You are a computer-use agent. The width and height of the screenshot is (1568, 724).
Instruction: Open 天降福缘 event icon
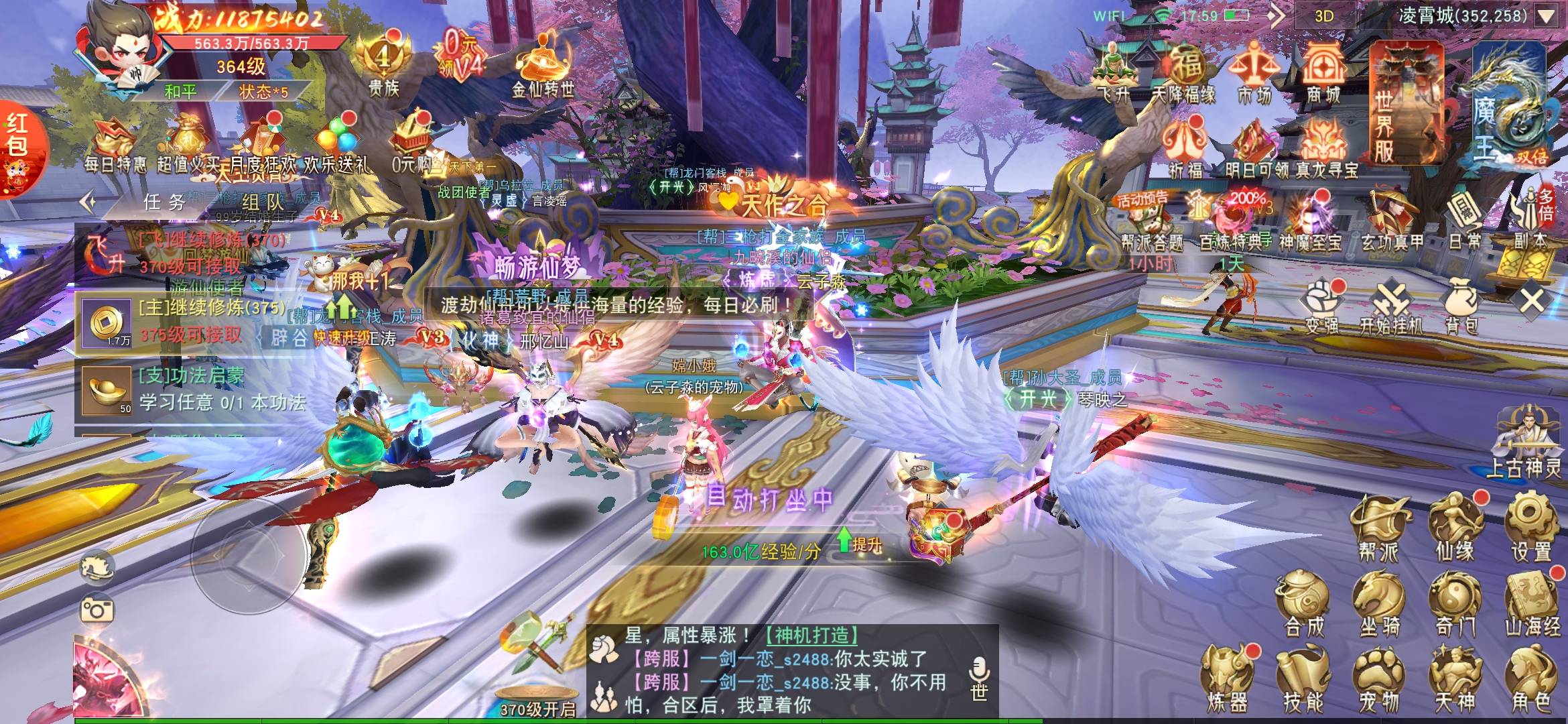[1183, 72]
